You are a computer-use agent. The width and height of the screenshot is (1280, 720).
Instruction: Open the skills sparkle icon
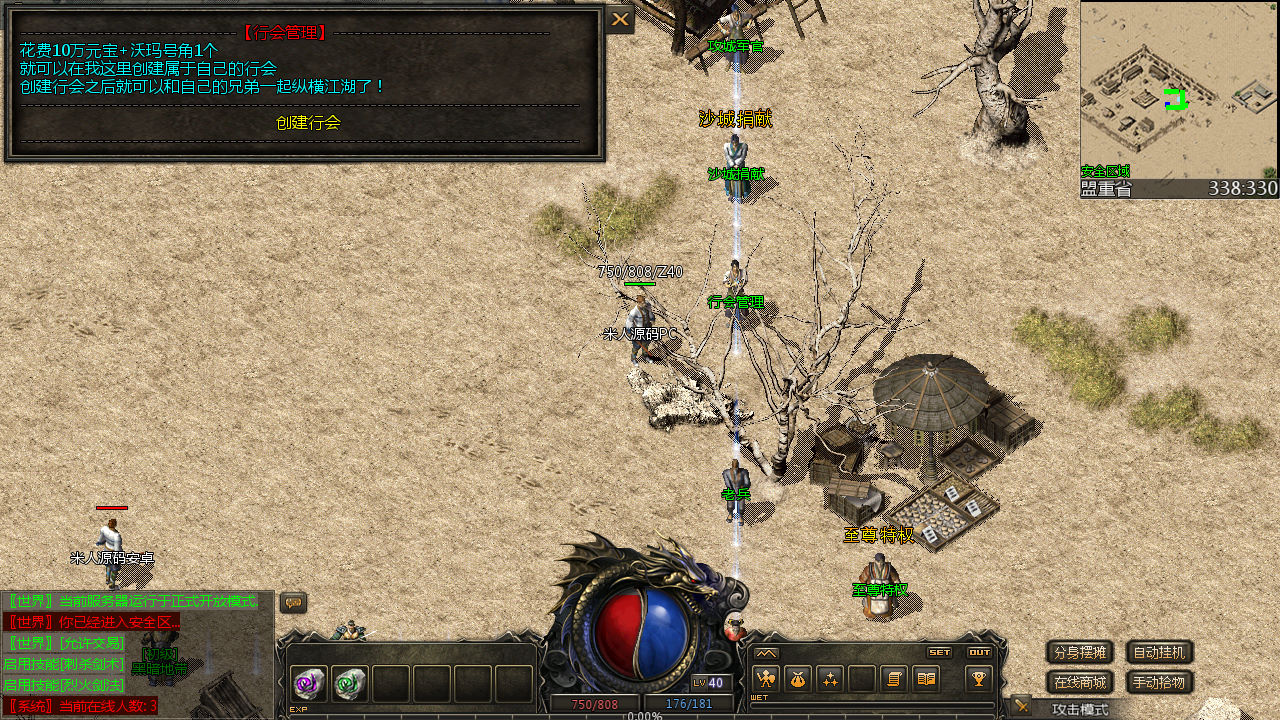[829, 679]
